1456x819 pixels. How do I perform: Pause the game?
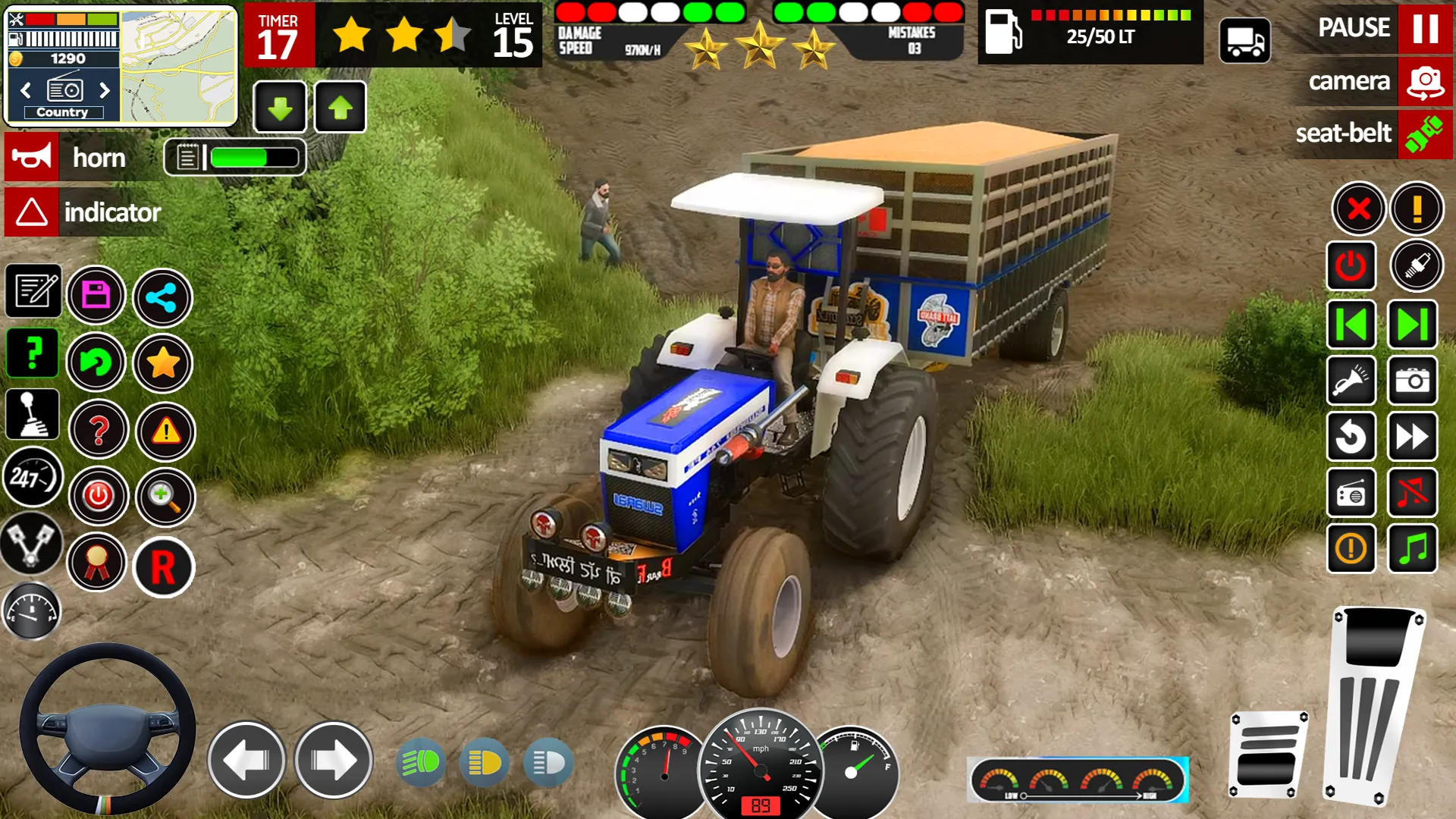[1424, 29]
